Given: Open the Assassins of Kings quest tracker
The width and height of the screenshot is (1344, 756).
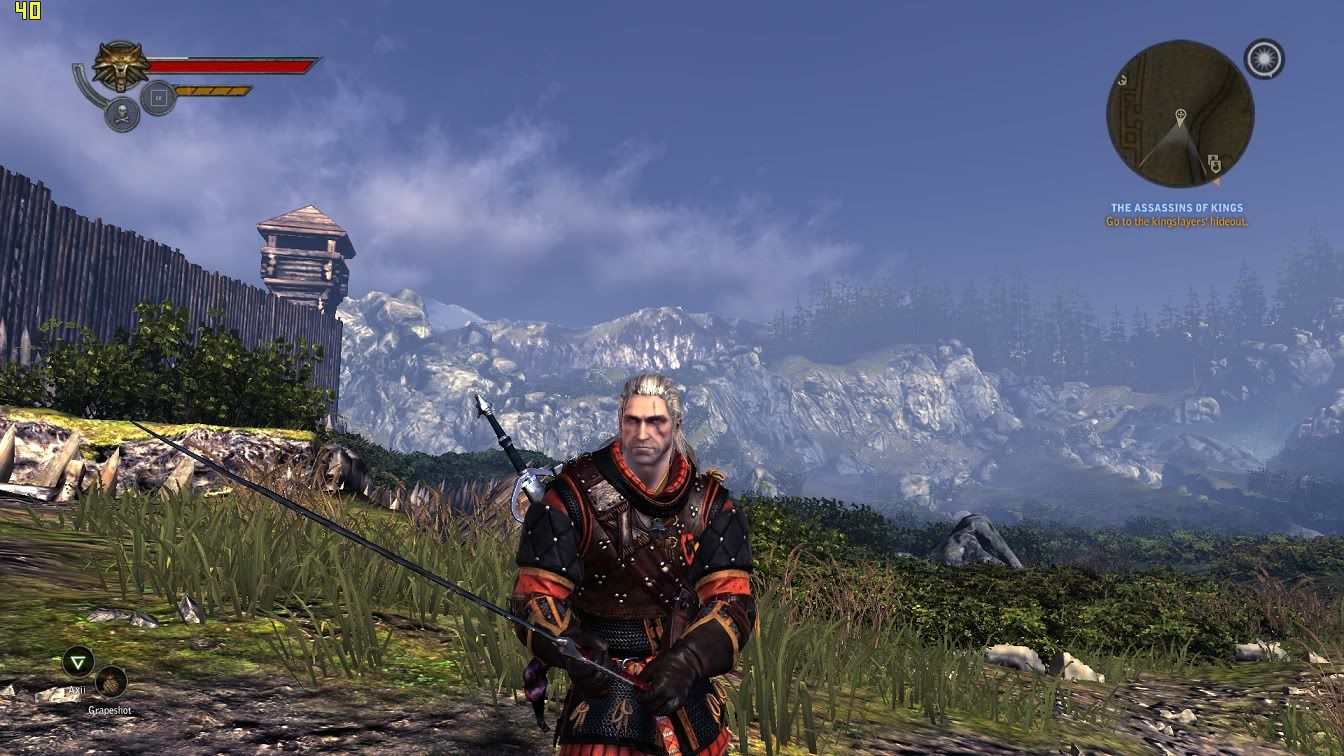Looking at the screenshot, I should coord(1176,208).
